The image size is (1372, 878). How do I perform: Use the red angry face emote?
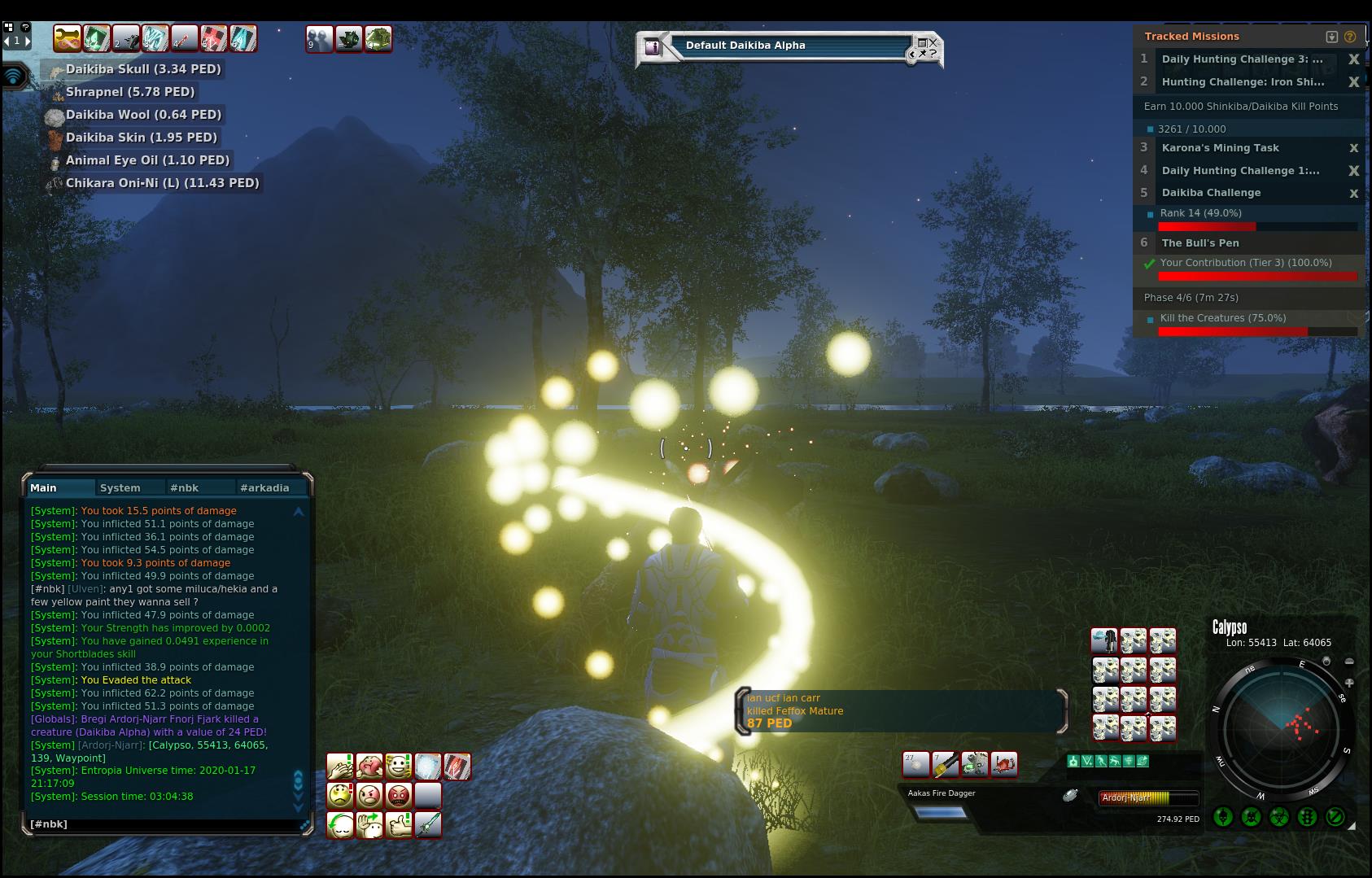point(398,796)
